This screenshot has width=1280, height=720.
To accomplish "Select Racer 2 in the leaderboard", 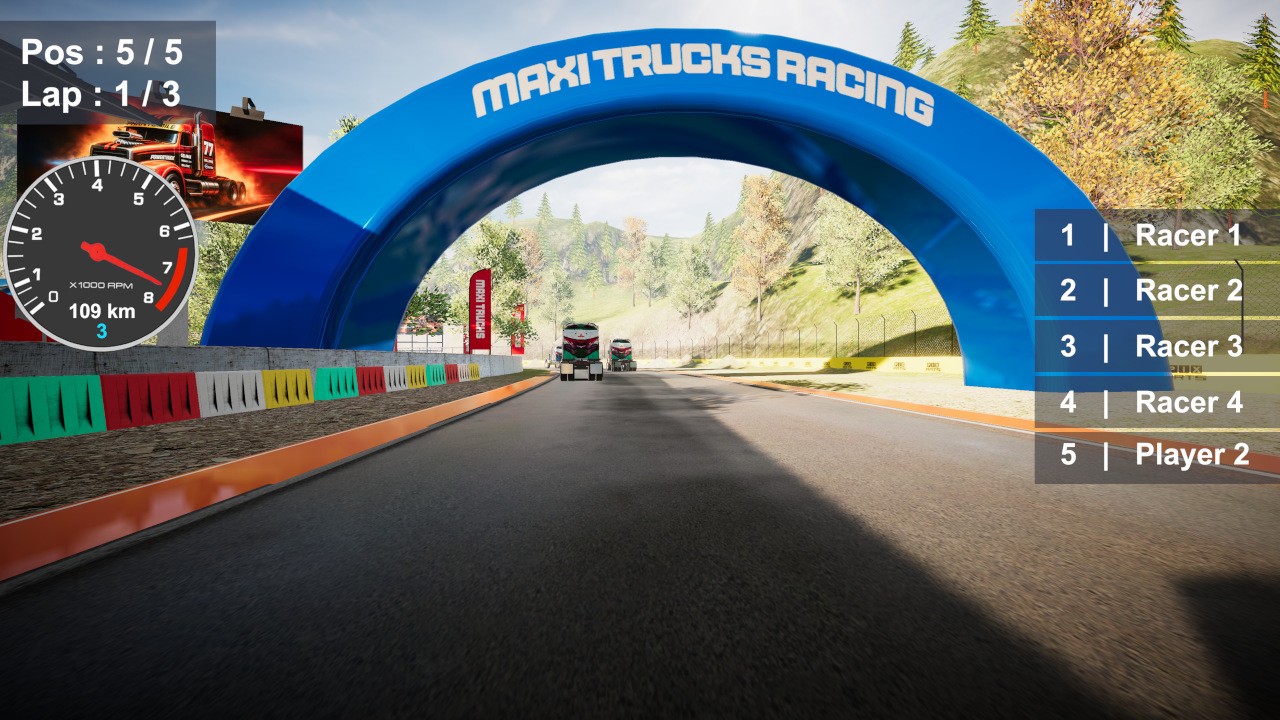I will click(1188, 291).
